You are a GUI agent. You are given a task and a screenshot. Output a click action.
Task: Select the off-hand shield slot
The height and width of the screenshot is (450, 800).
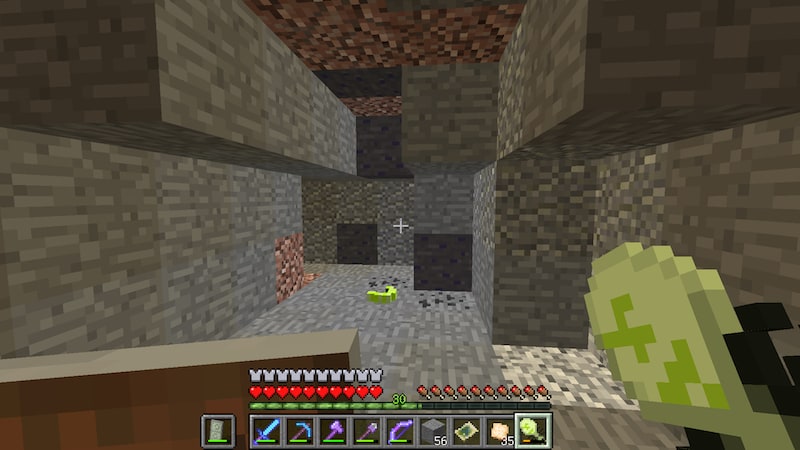click(218, 432)
